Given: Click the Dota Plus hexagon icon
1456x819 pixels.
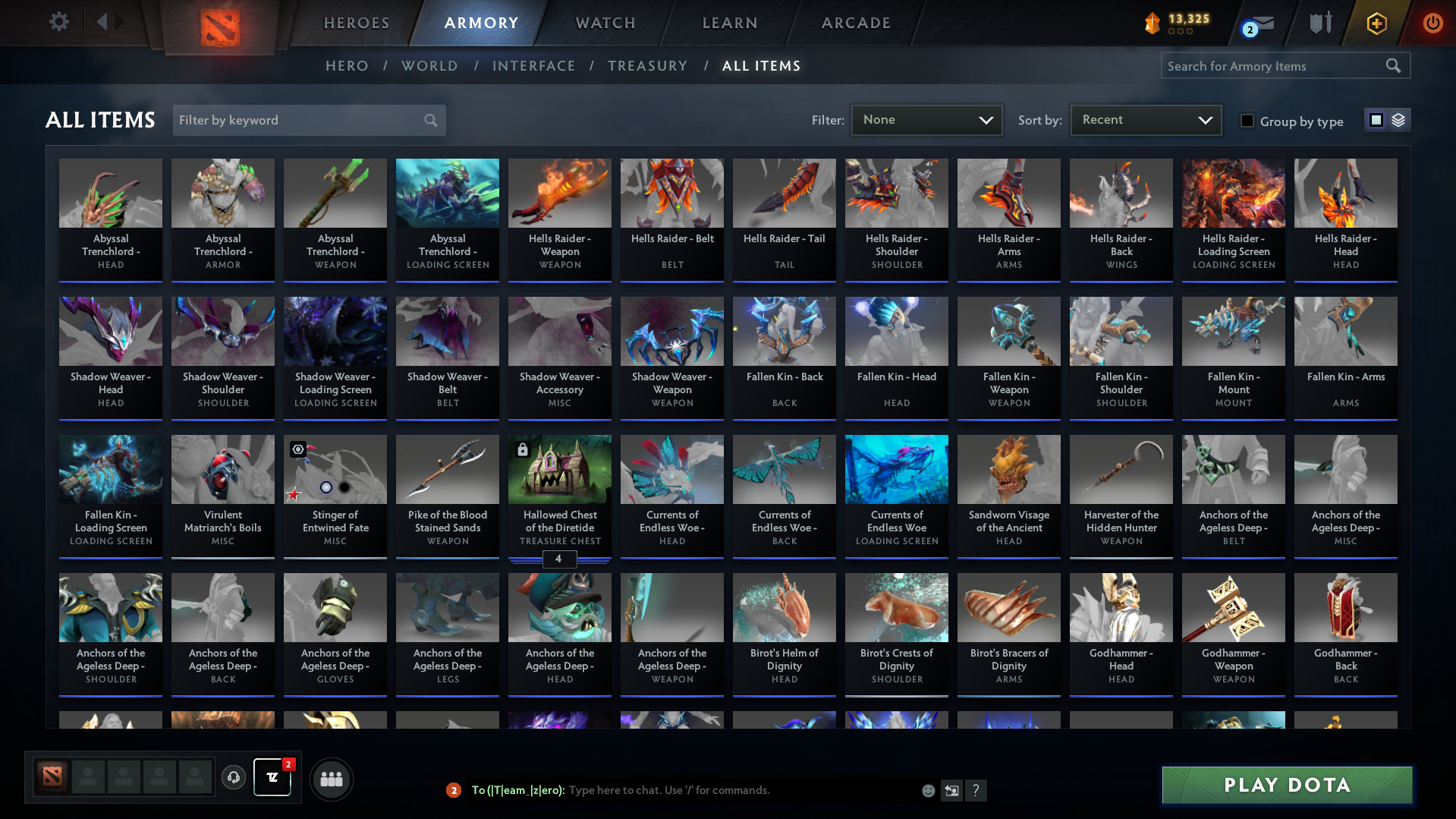Looking at the screenshot, I should [1376, 23].
